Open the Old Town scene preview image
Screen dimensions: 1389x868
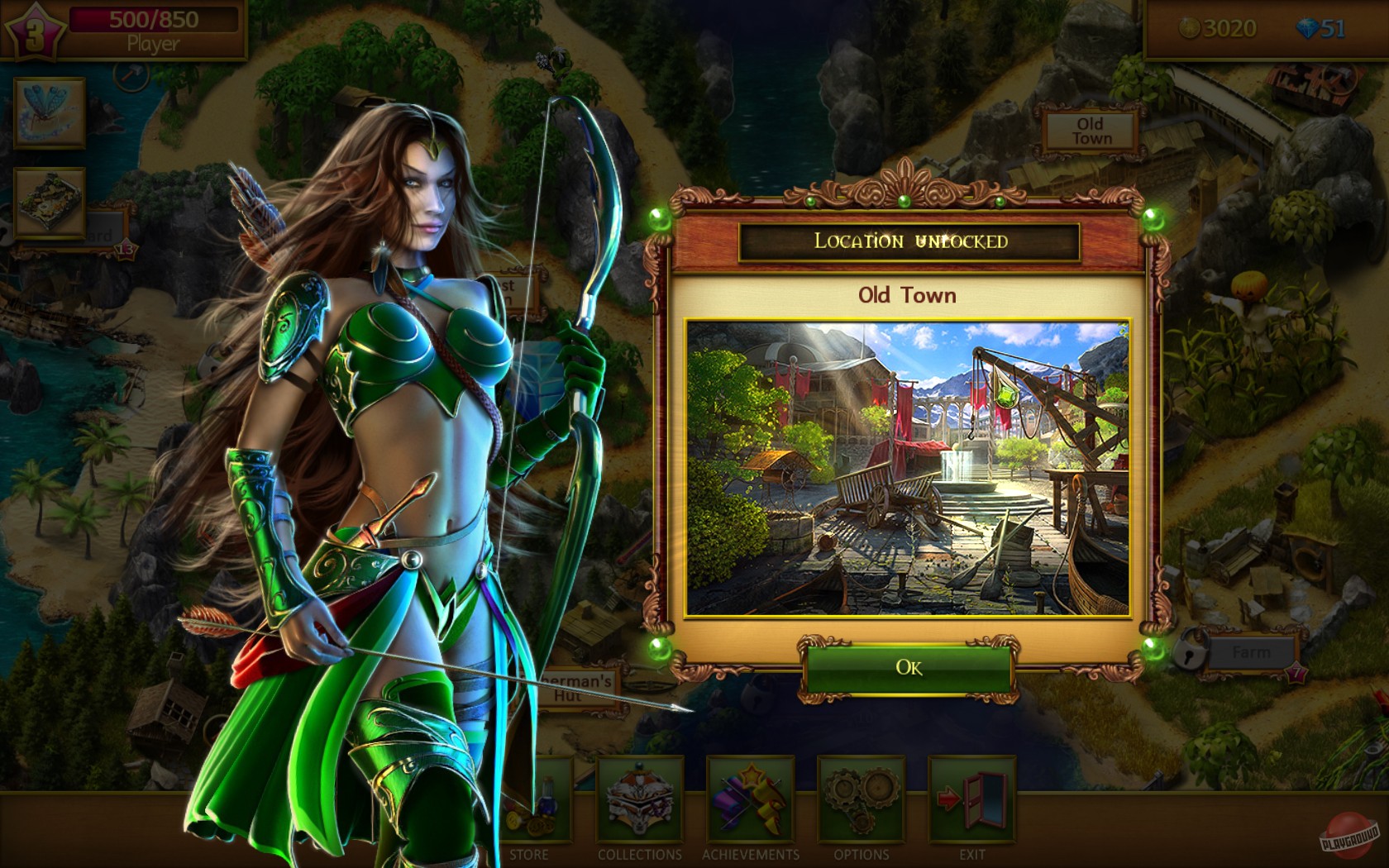(x=909, y=467)
